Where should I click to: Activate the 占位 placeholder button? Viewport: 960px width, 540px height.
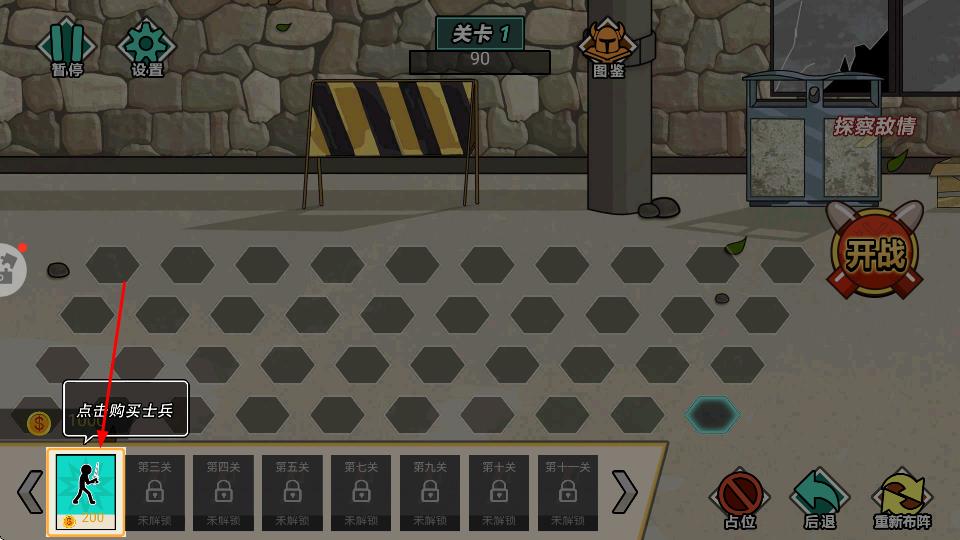tap(740, 498)
